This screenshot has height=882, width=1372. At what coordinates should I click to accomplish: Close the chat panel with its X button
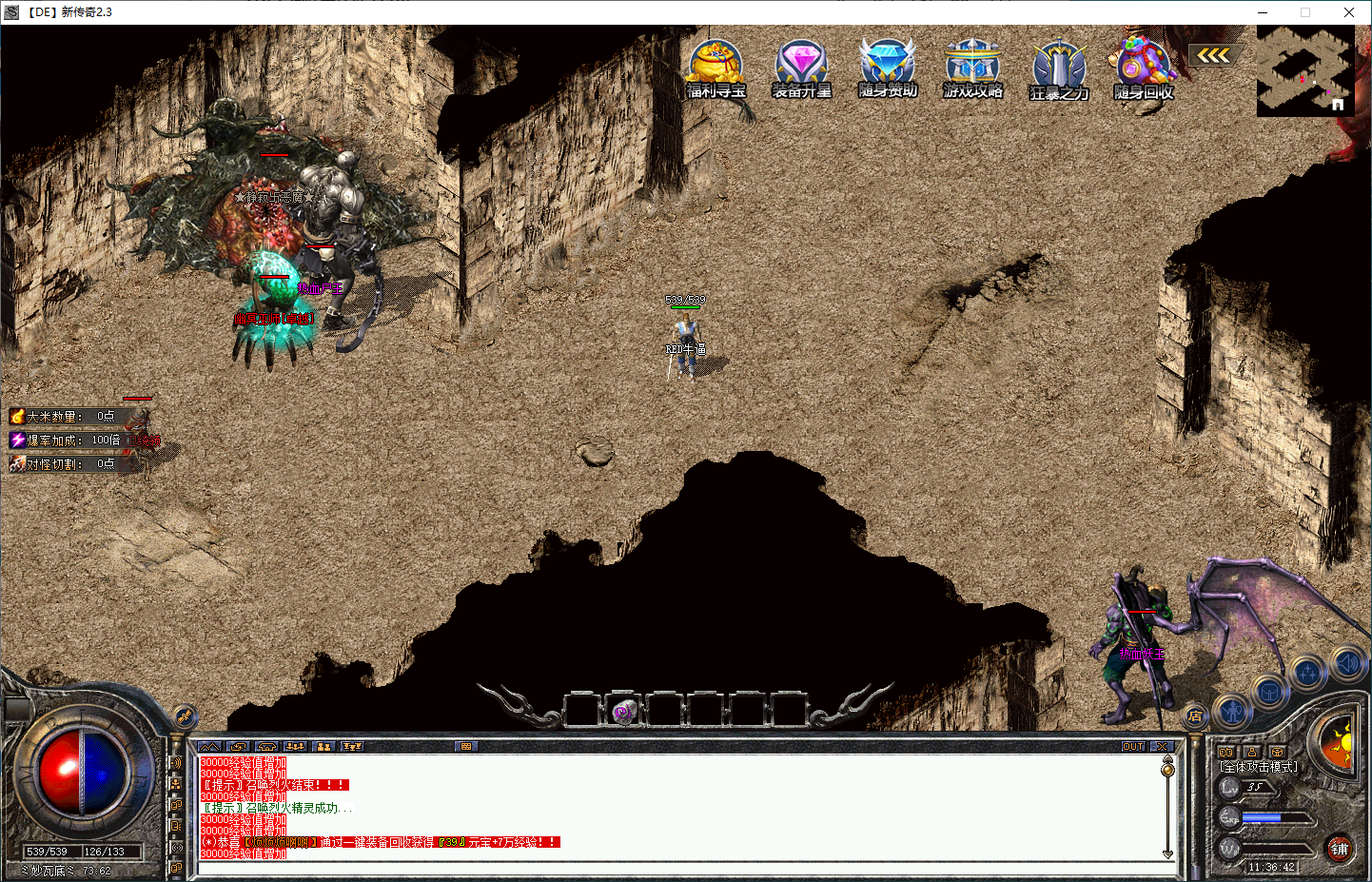point(1162,747)
